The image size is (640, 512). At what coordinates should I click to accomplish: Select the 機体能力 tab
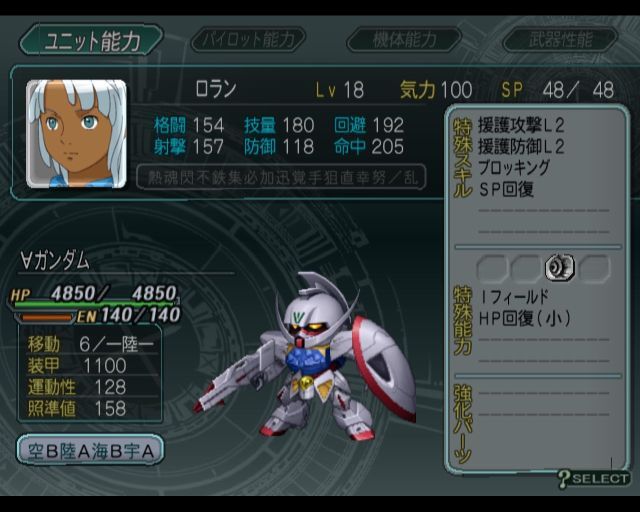tap(405, 40)
